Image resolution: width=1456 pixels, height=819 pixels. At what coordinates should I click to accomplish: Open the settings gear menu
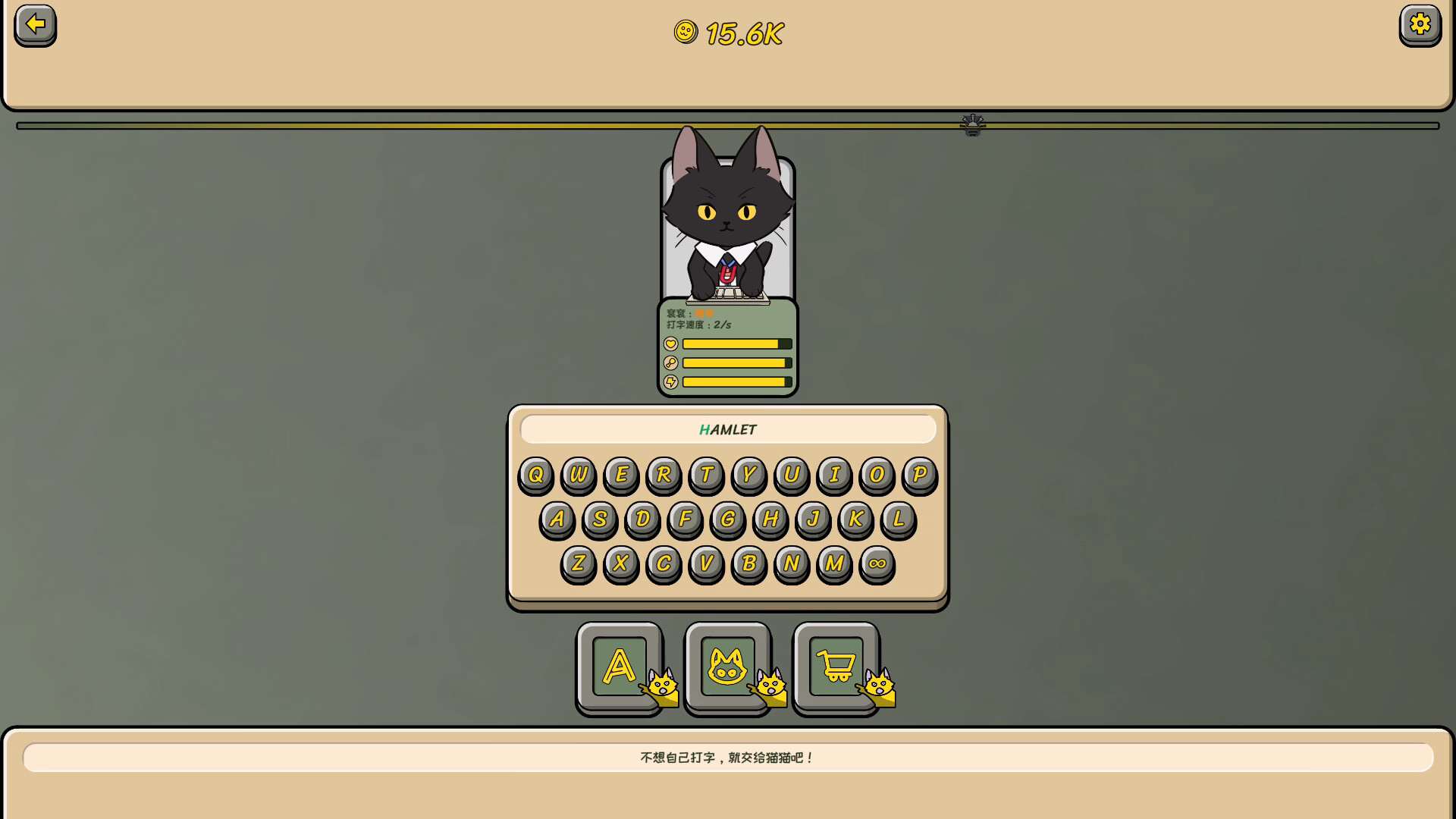point(1421,25)
